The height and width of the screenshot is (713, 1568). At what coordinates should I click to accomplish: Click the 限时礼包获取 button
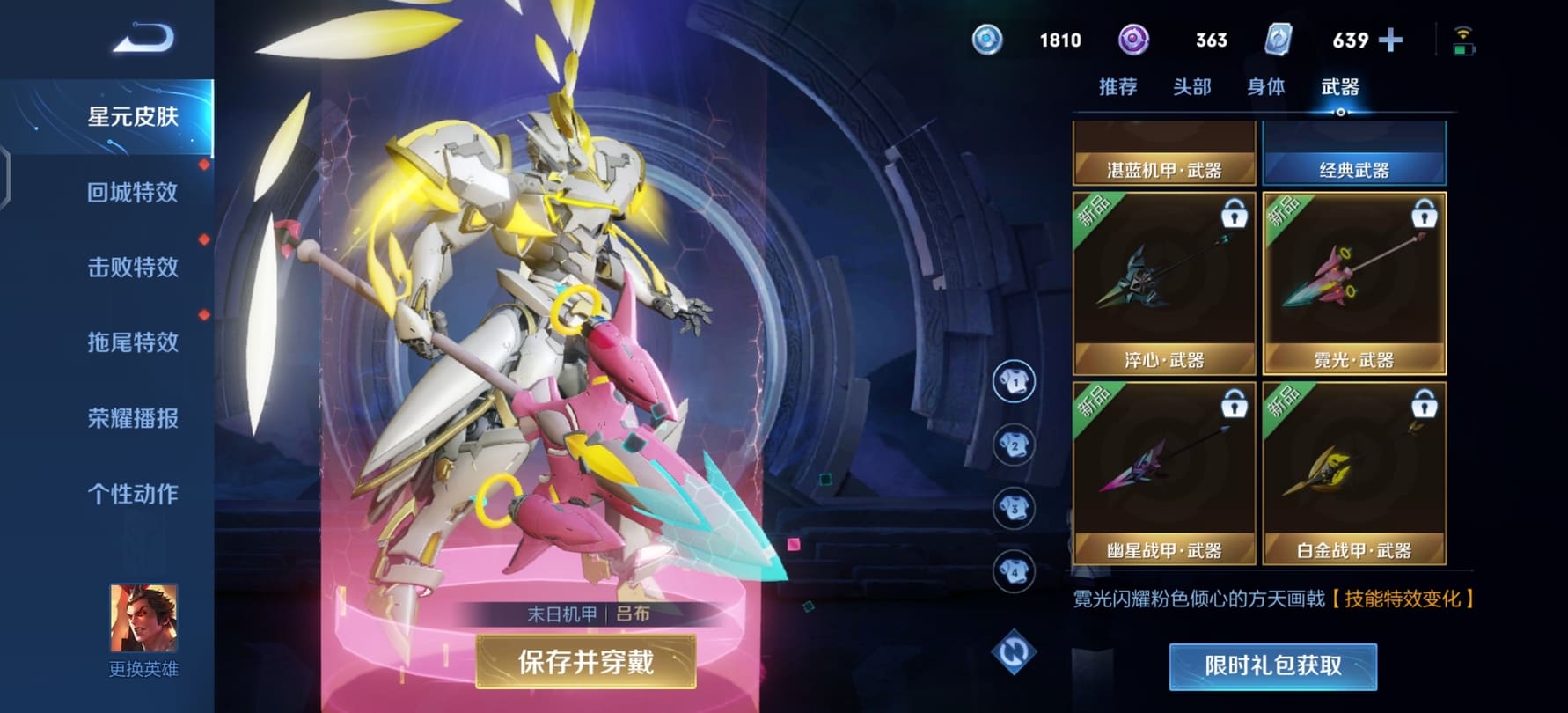pos(1272,666)
